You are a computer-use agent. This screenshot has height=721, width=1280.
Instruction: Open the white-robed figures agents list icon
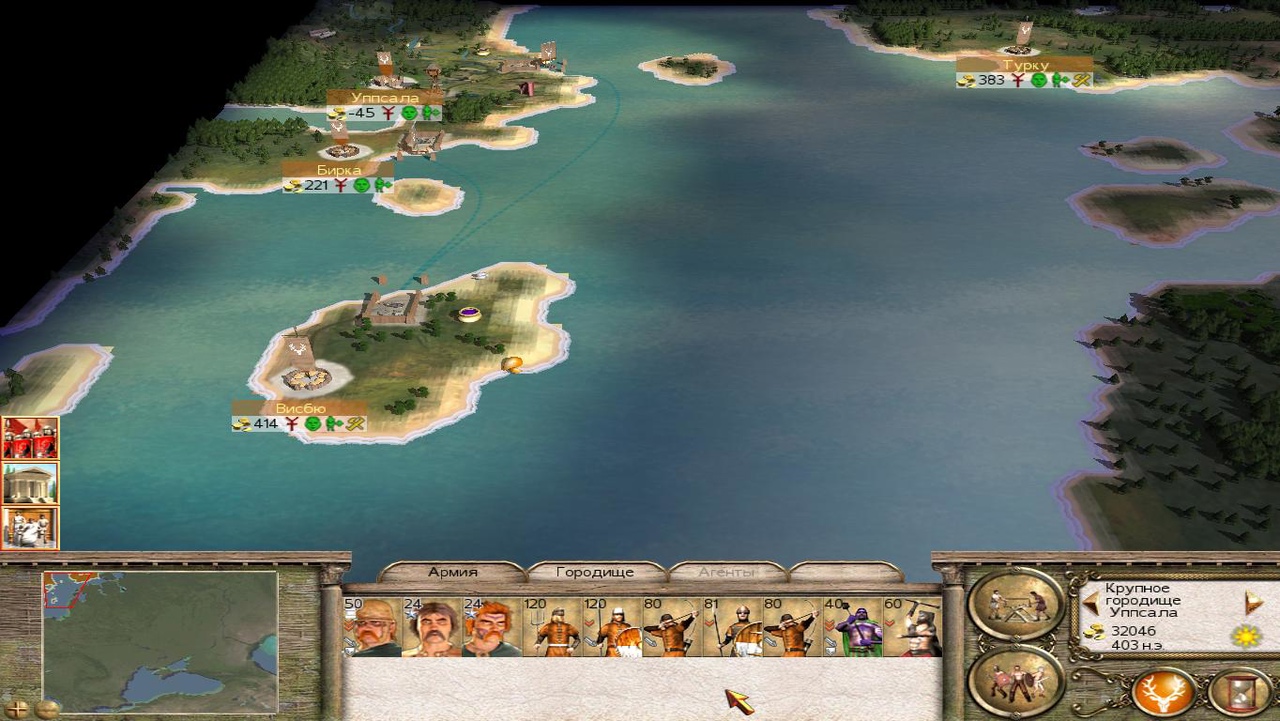(x=30, y=528)
